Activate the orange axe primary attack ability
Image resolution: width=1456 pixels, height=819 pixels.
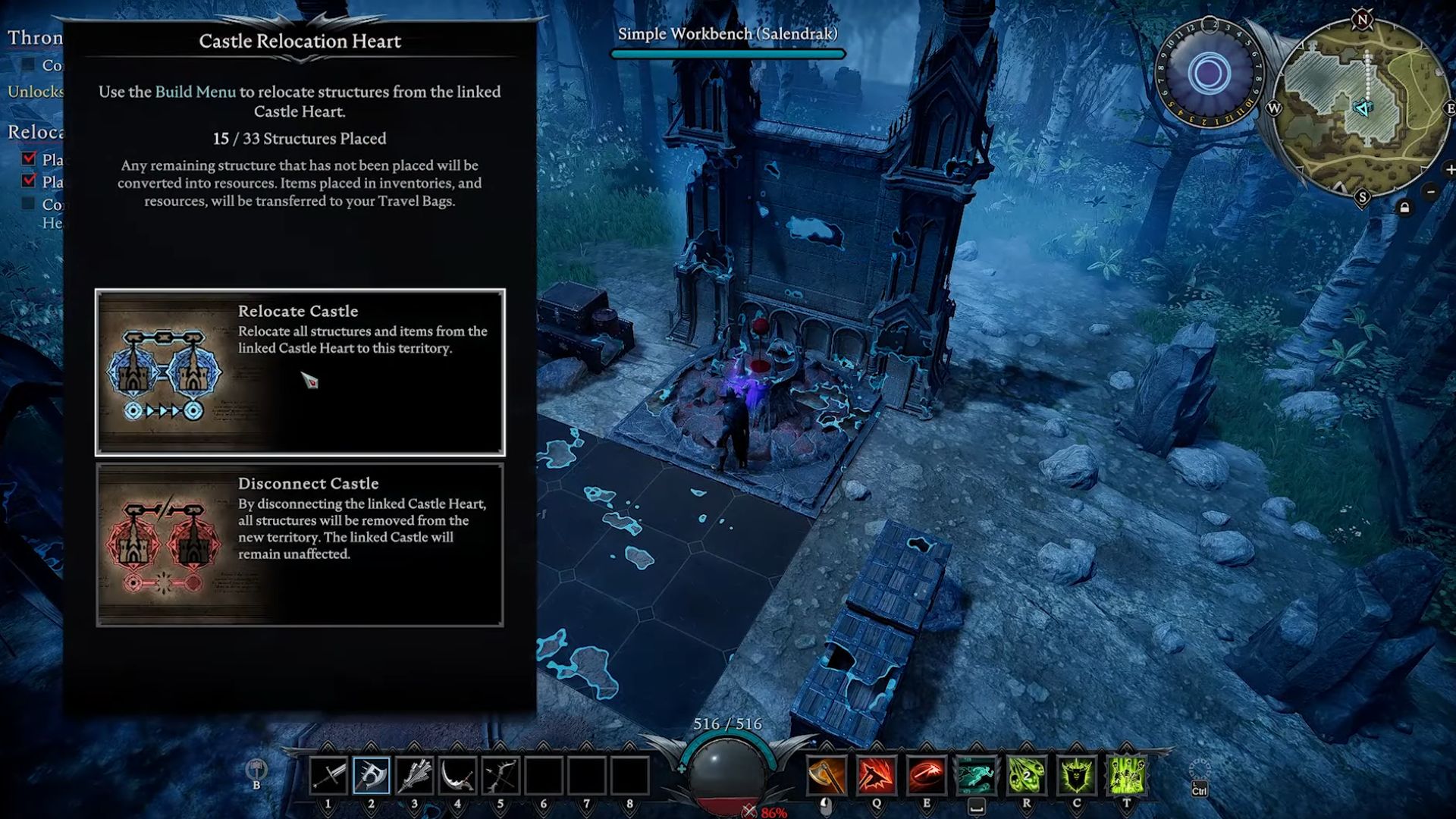point(826,776)
